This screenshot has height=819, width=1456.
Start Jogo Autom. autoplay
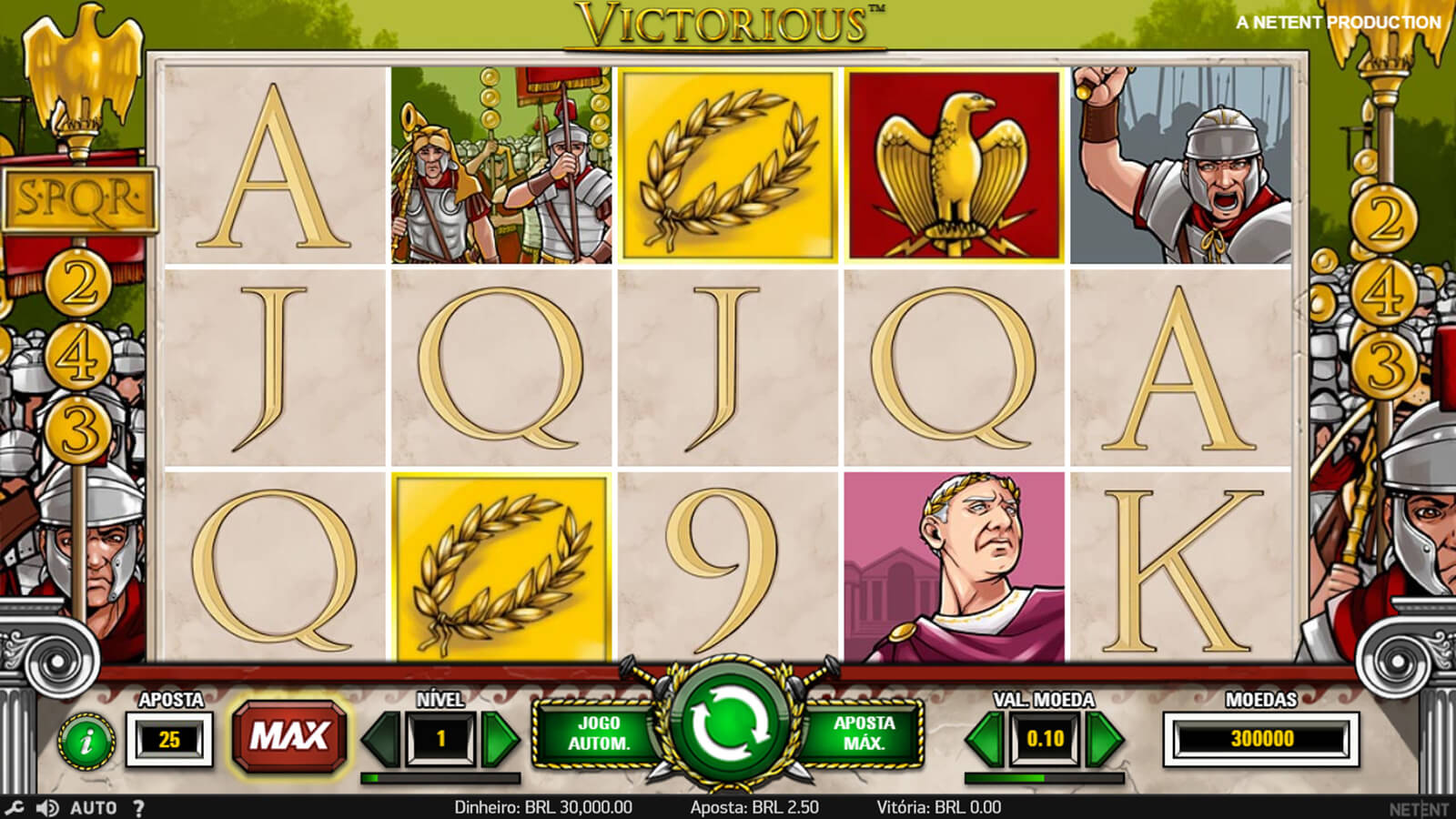(599, 733)
